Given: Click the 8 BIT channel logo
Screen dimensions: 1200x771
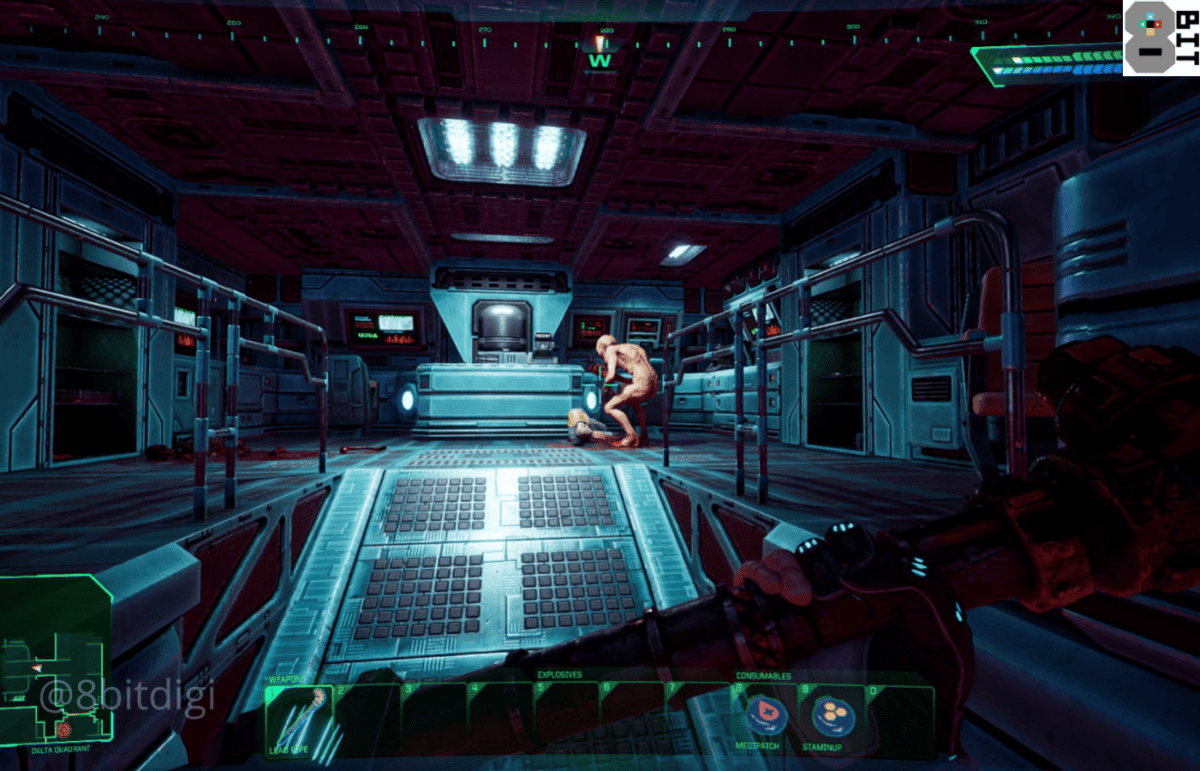Looking at the screenshot, I should click(1160, 38).
